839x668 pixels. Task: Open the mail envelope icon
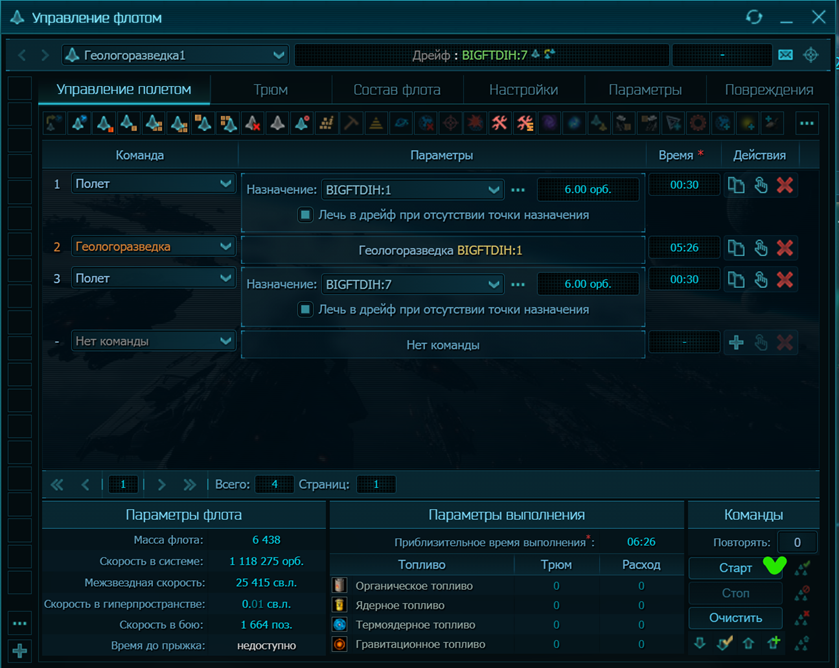tap(785, 55)
